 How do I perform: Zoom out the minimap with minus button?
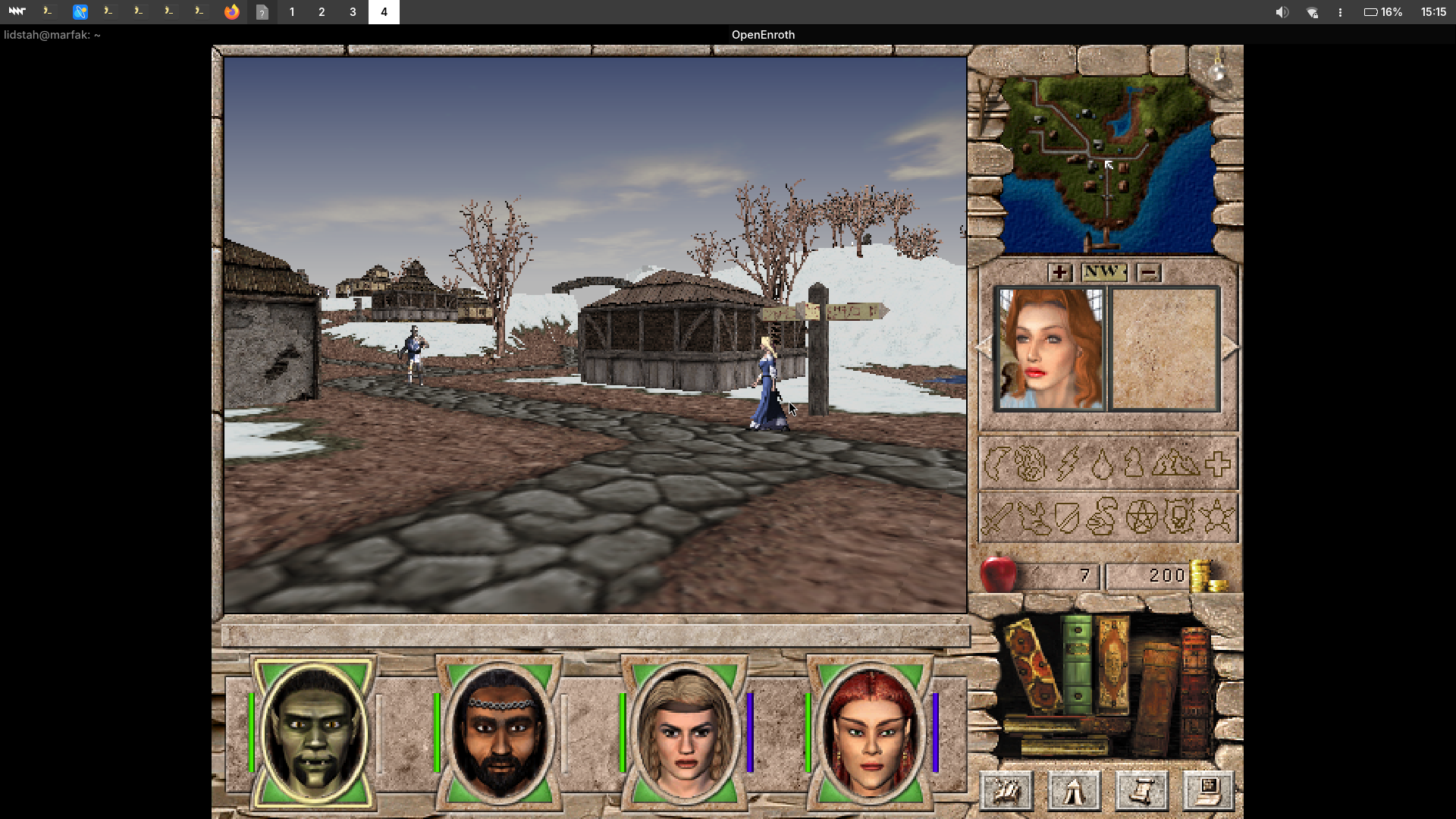[1149, 272]
